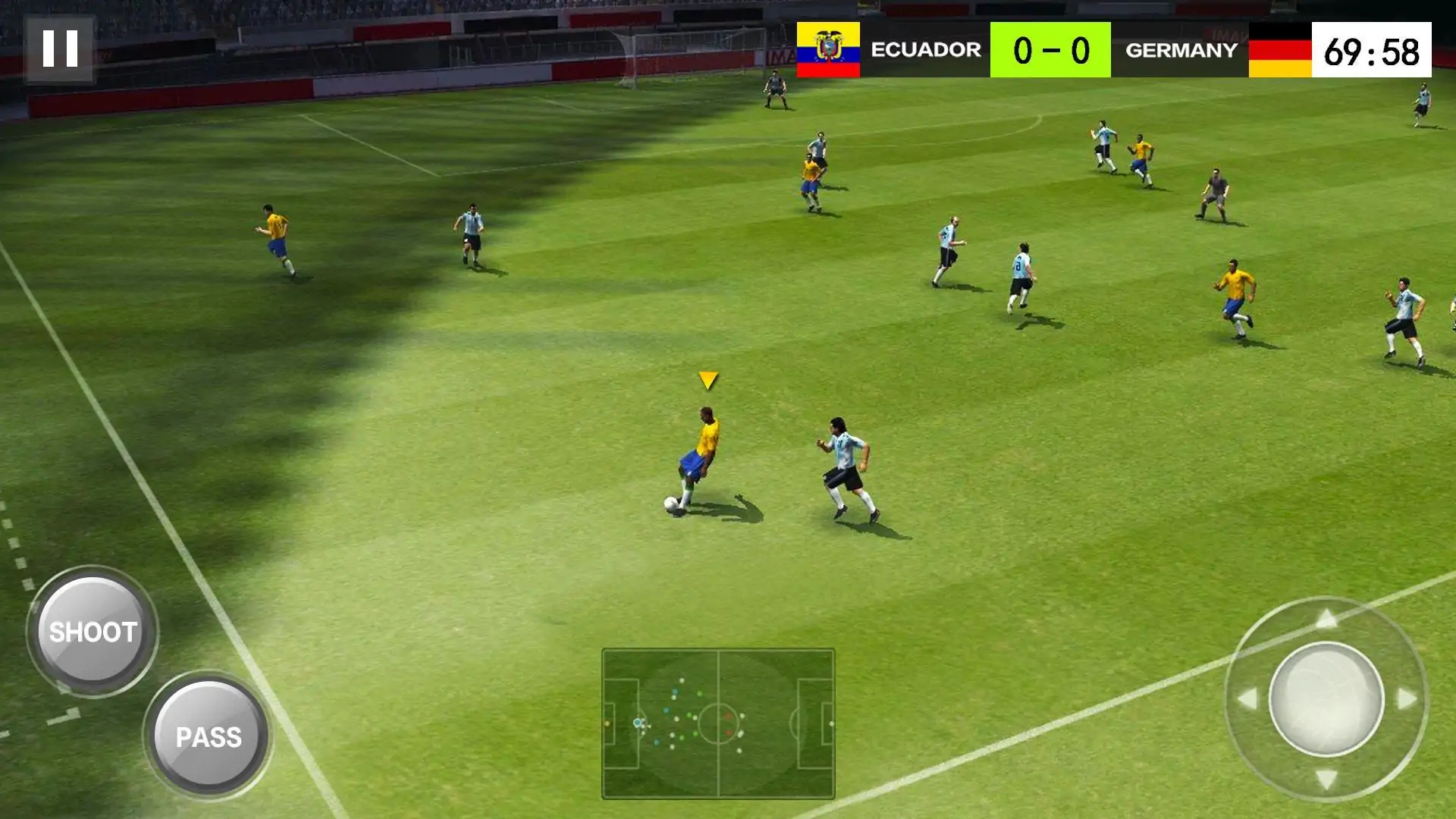Image resolution: width=1456 pixels, height=819 pixels.
Task: Tap the PASS button
Action: coord(209,736)
